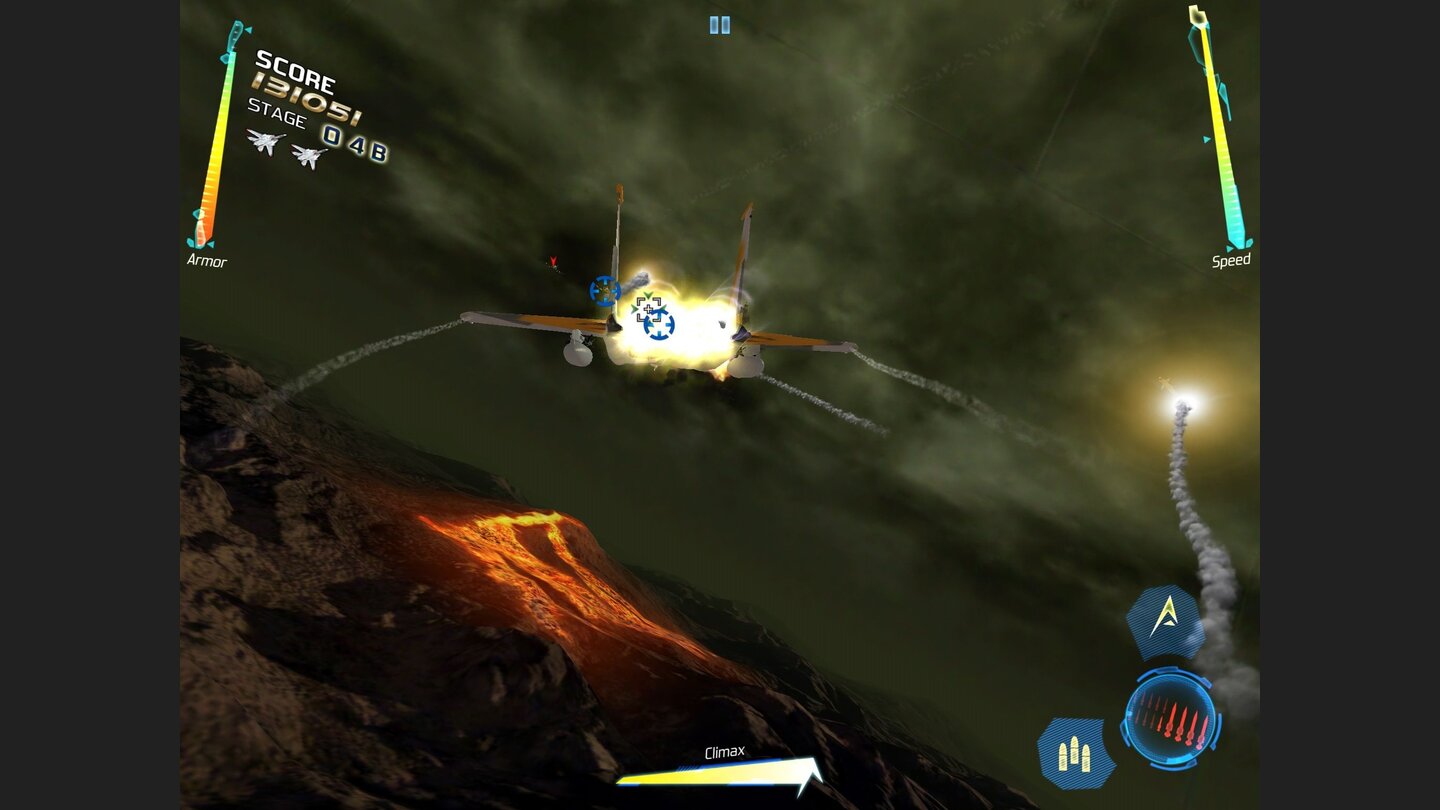Viewport: 1440px width, 810px height.
Task: Click the red enemy marker above the aircraft
Action: point(551,263)
